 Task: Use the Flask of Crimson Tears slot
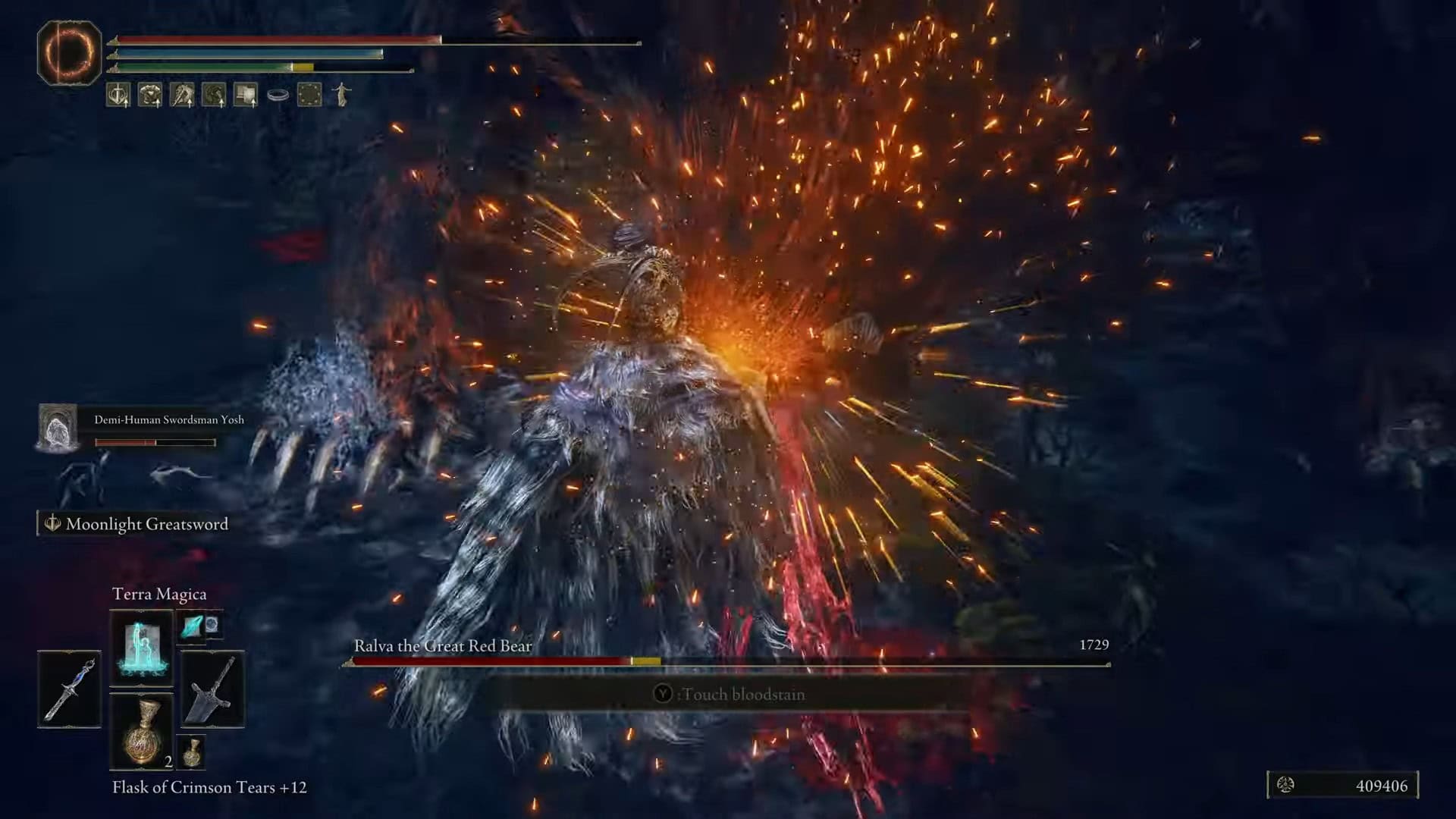(141, 731)
